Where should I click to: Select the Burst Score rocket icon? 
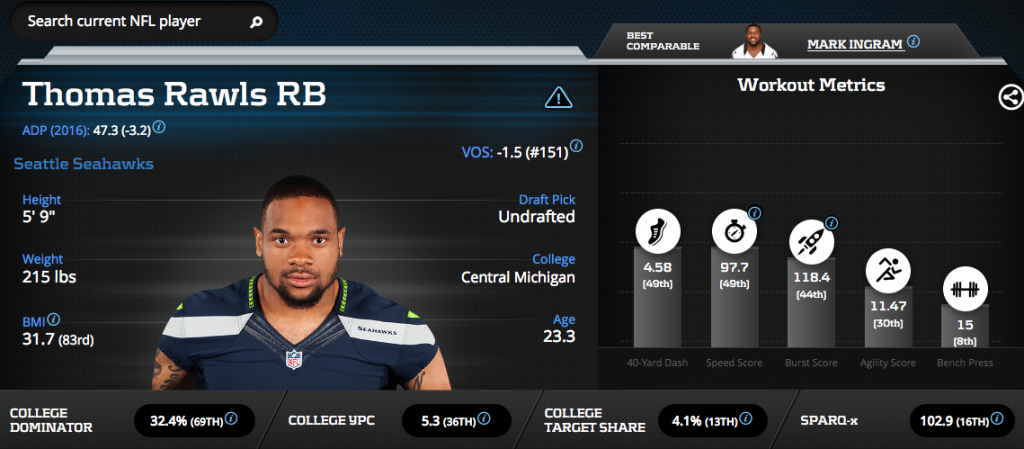coord(810,241)
